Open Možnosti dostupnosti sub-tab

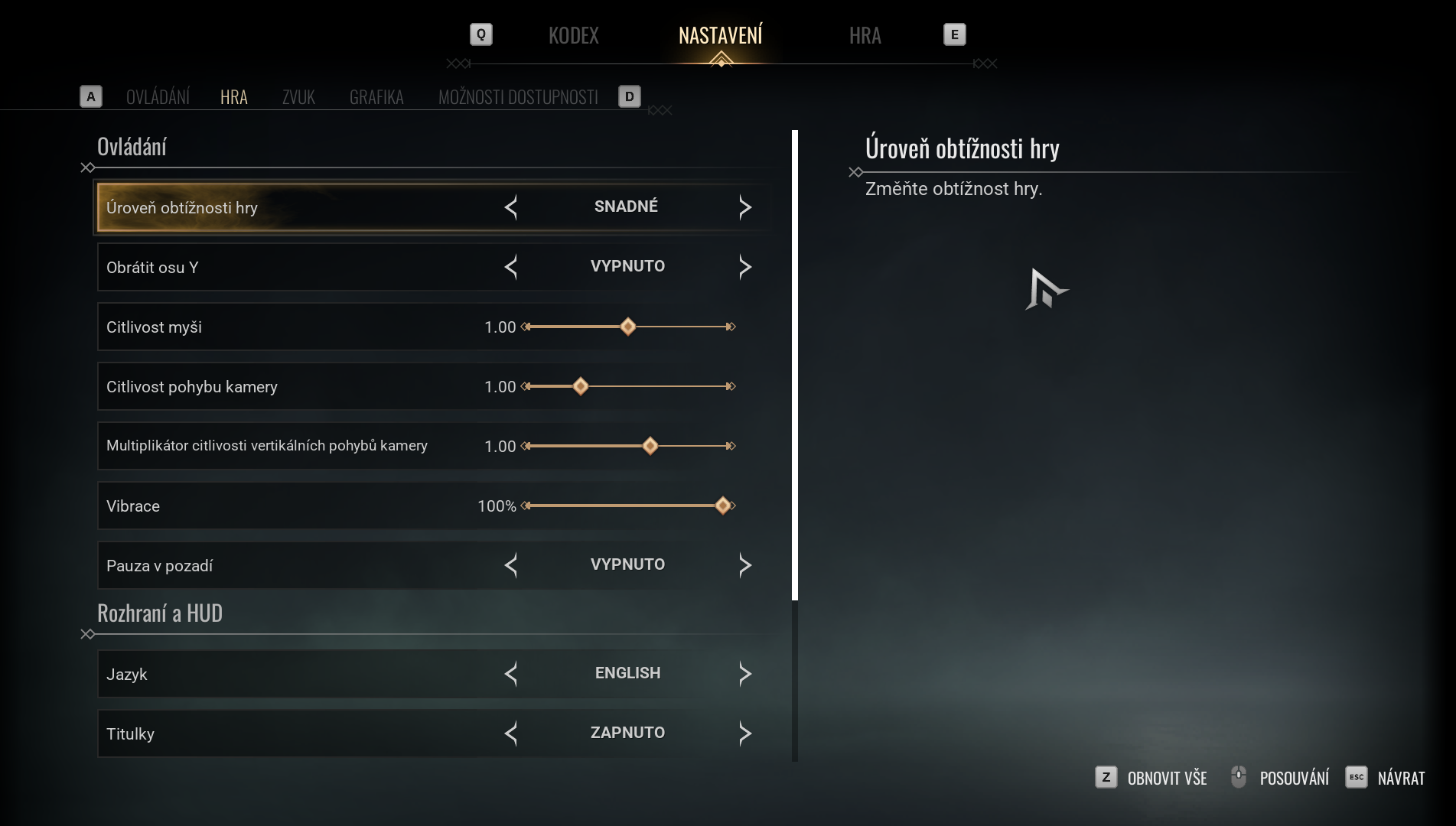518,97
